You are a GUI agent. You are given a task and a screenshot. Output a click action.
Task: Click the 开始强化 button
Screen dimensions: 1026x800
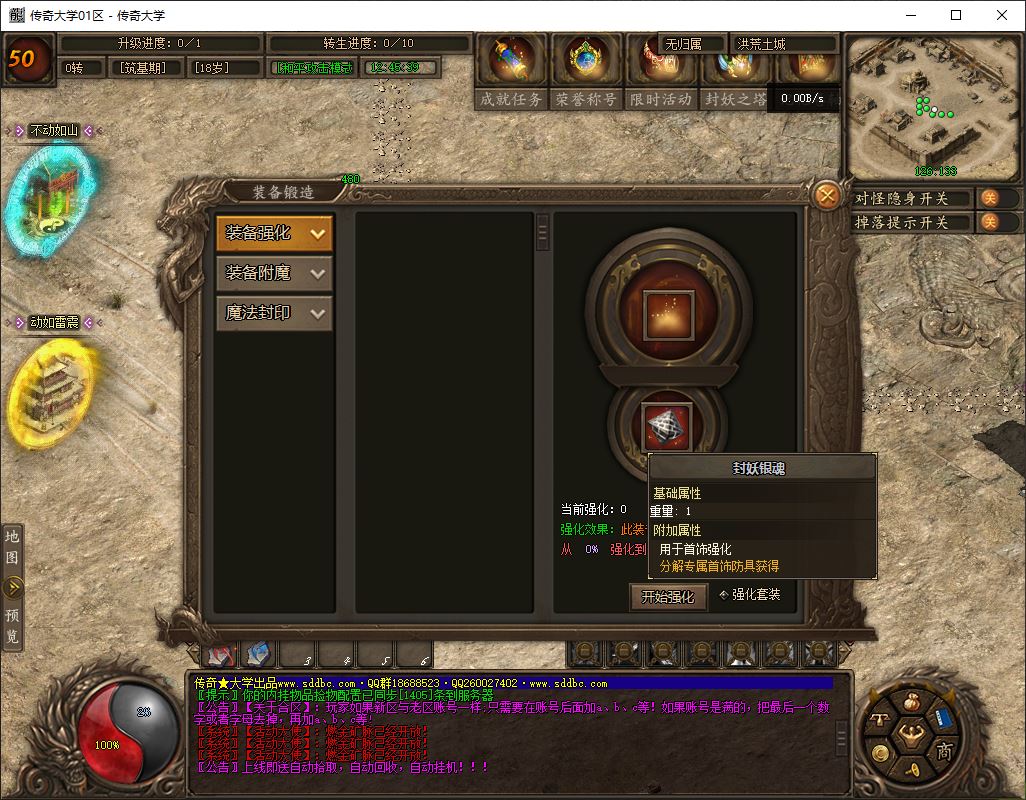(x=667, y=597)
